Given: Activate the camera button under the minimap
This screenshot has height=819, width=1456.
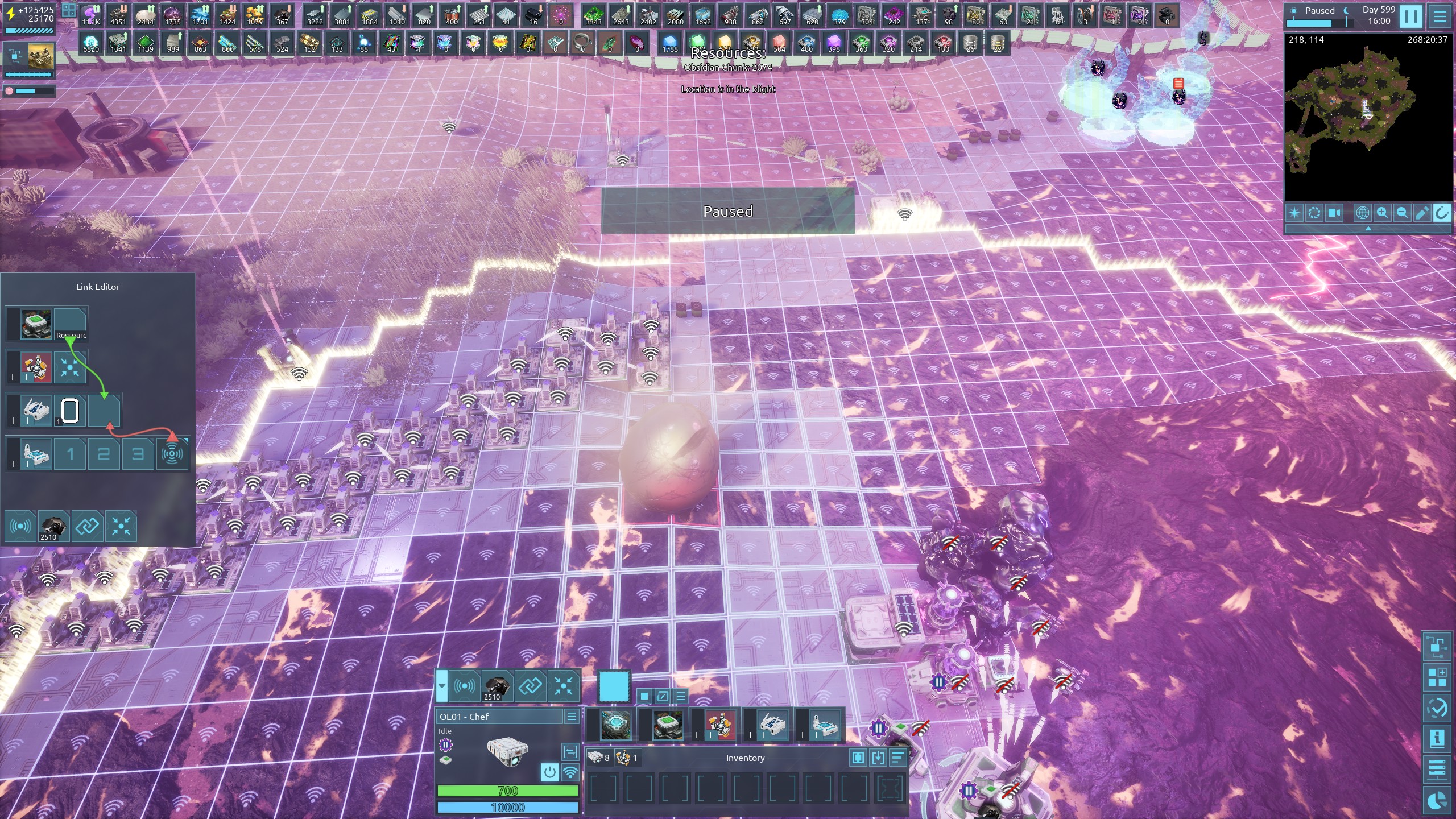Looking at the screenshot, I should click(x=1334, y=213).
